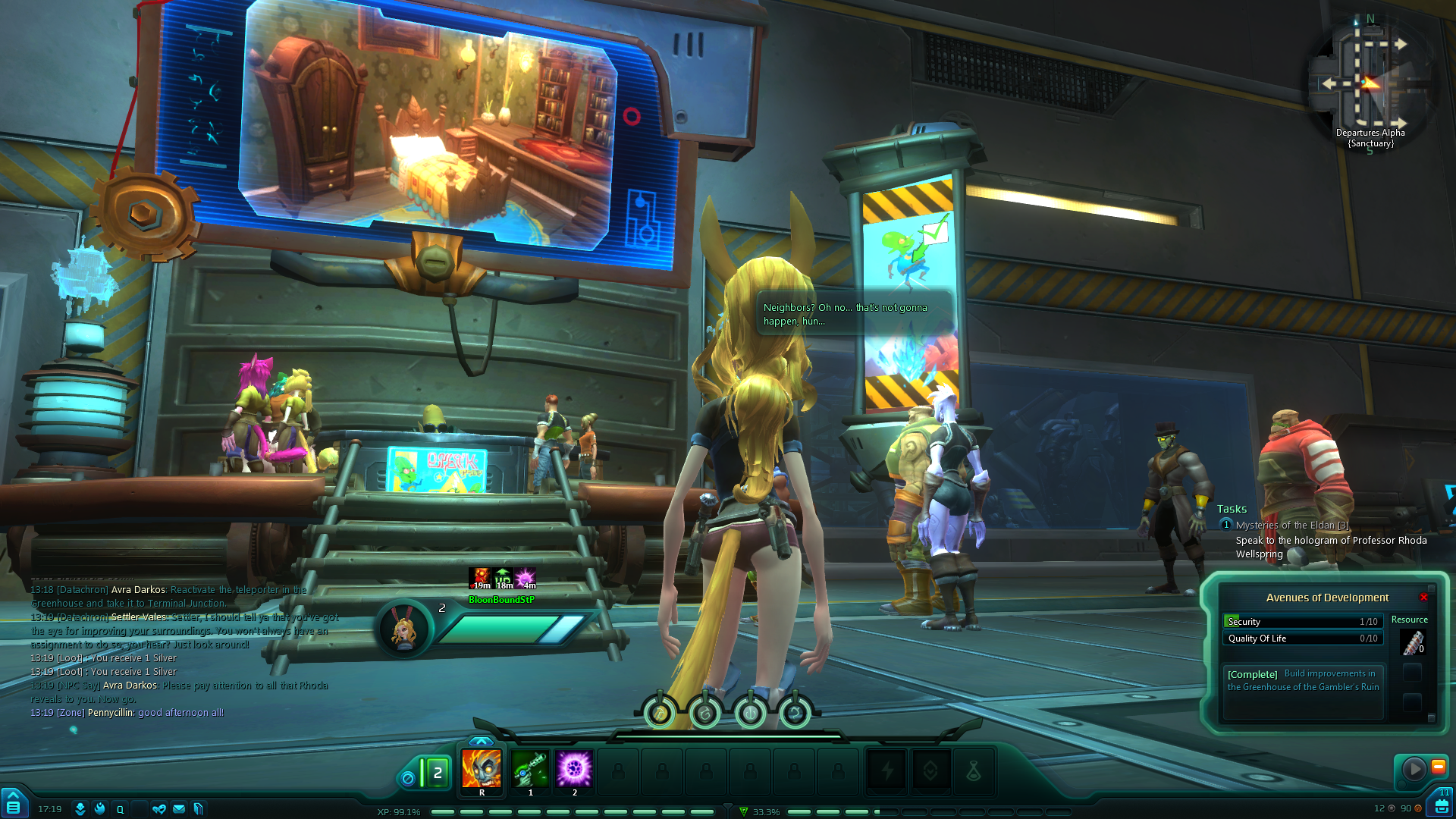The image size is (1456, 819).
Task: Activate the flaming skull ability on R
Action: click(482, 769)
